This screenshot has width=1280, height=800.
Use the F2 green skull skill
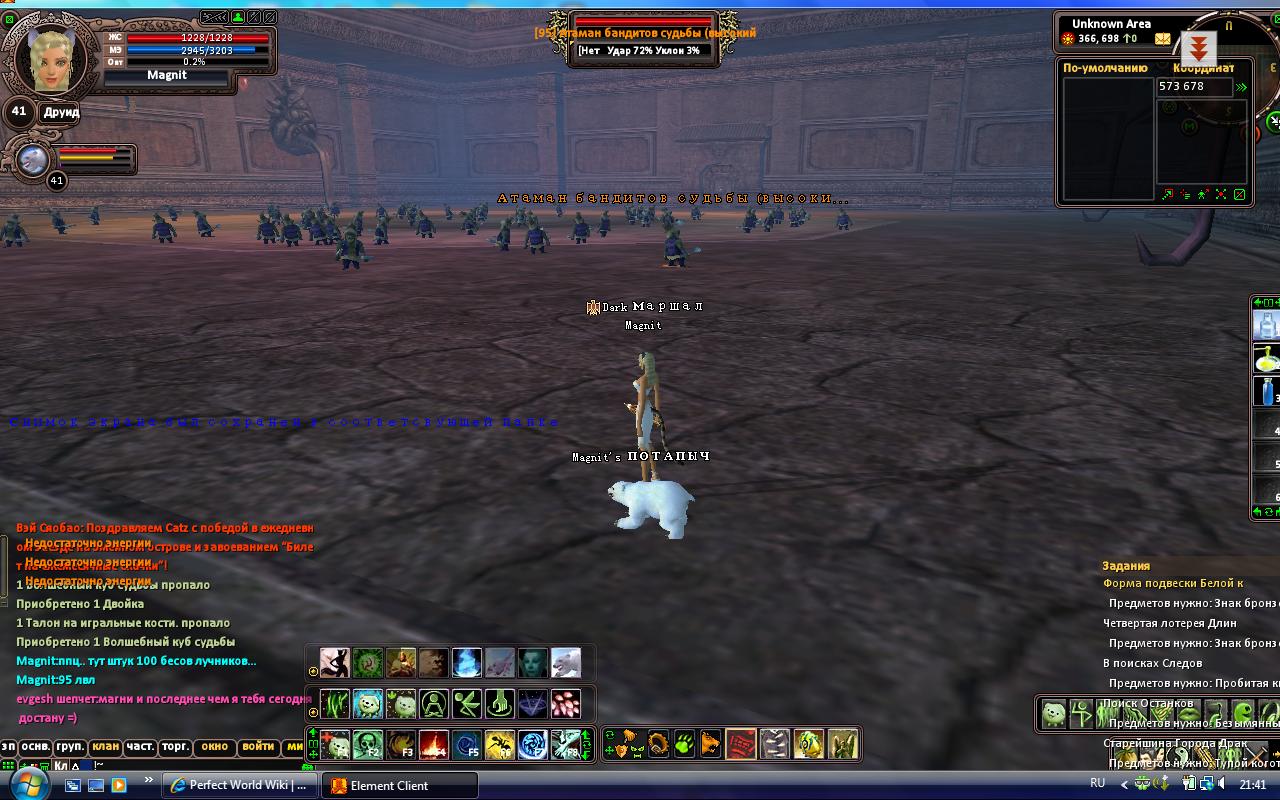[x=368, y=744]
